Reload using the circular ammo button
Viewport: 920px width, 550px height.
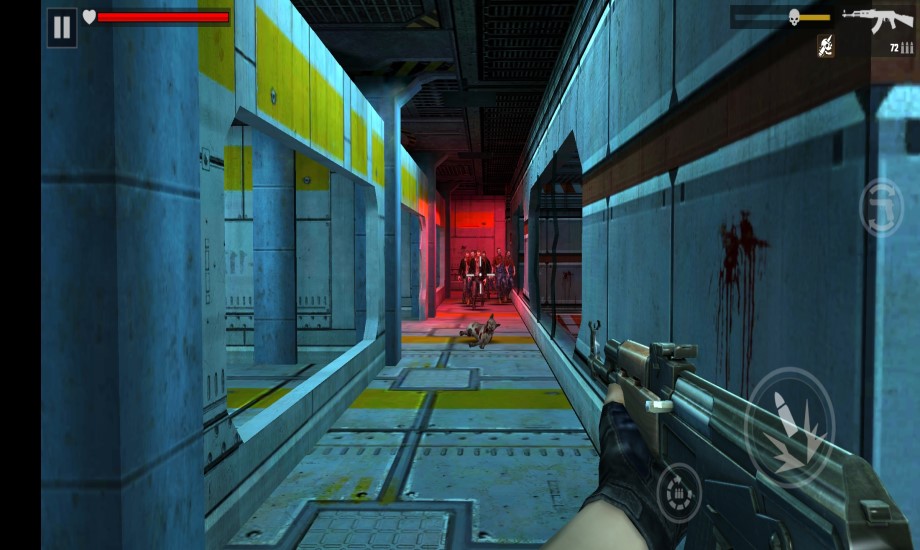[679, 492]
